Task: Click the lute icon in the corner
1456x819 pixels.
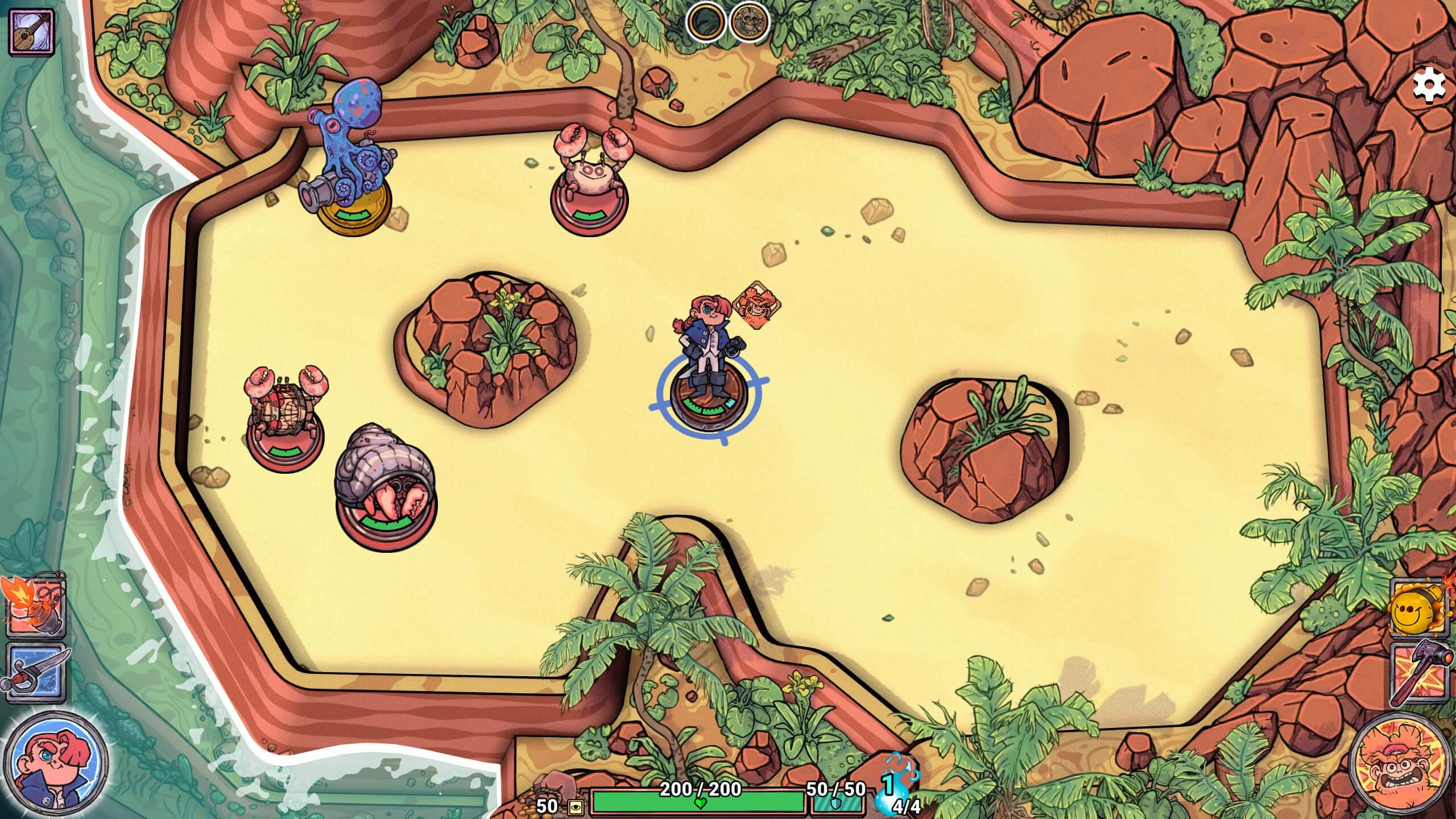Action: pyautogui.click(x=31, y=32)
